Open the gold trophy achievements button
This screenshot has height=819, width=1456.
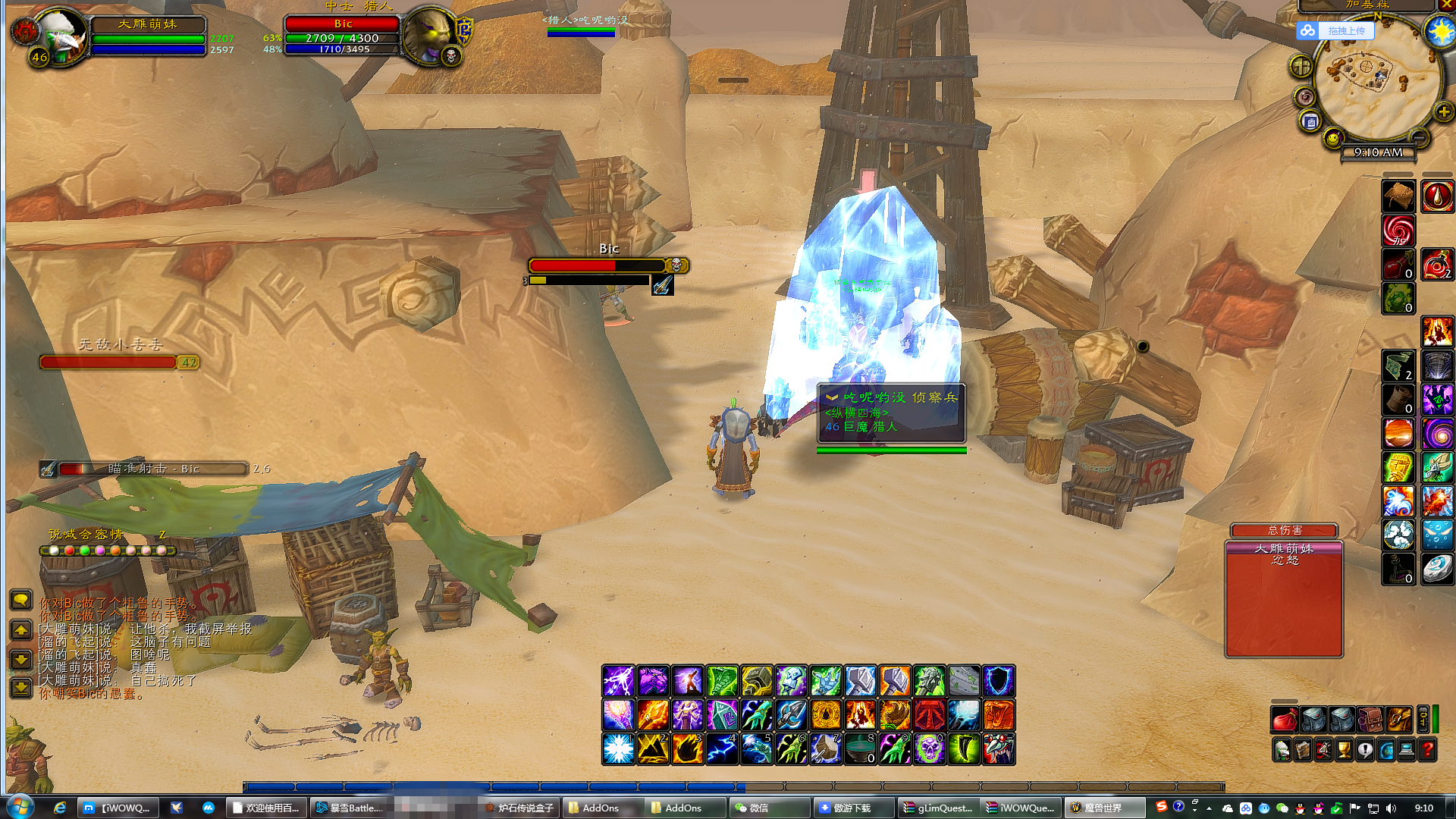pyautogui.click(x=1344, y=750)
